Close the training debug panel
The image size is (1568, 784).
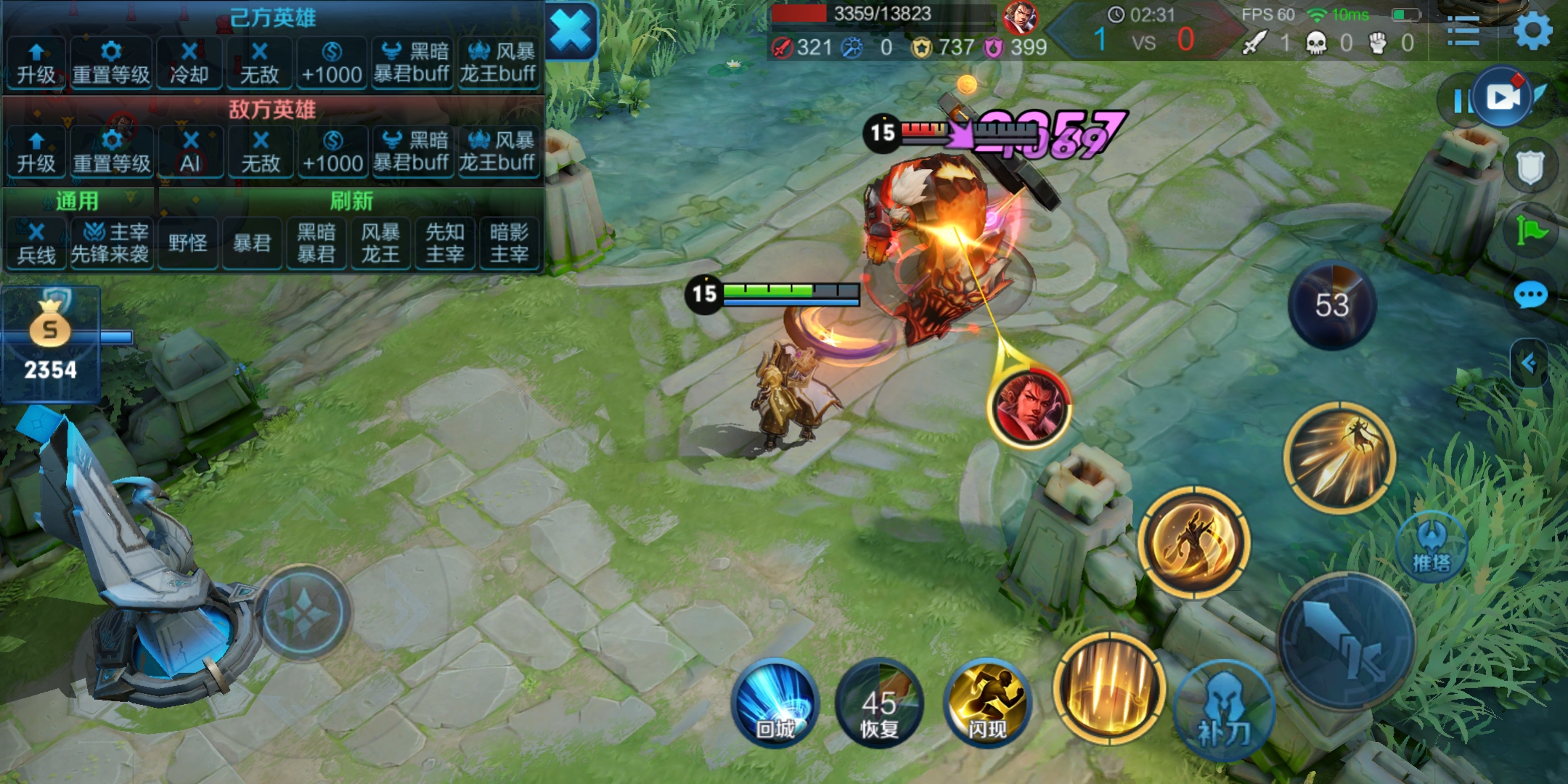pyautogui.click(x=571, y=32)
